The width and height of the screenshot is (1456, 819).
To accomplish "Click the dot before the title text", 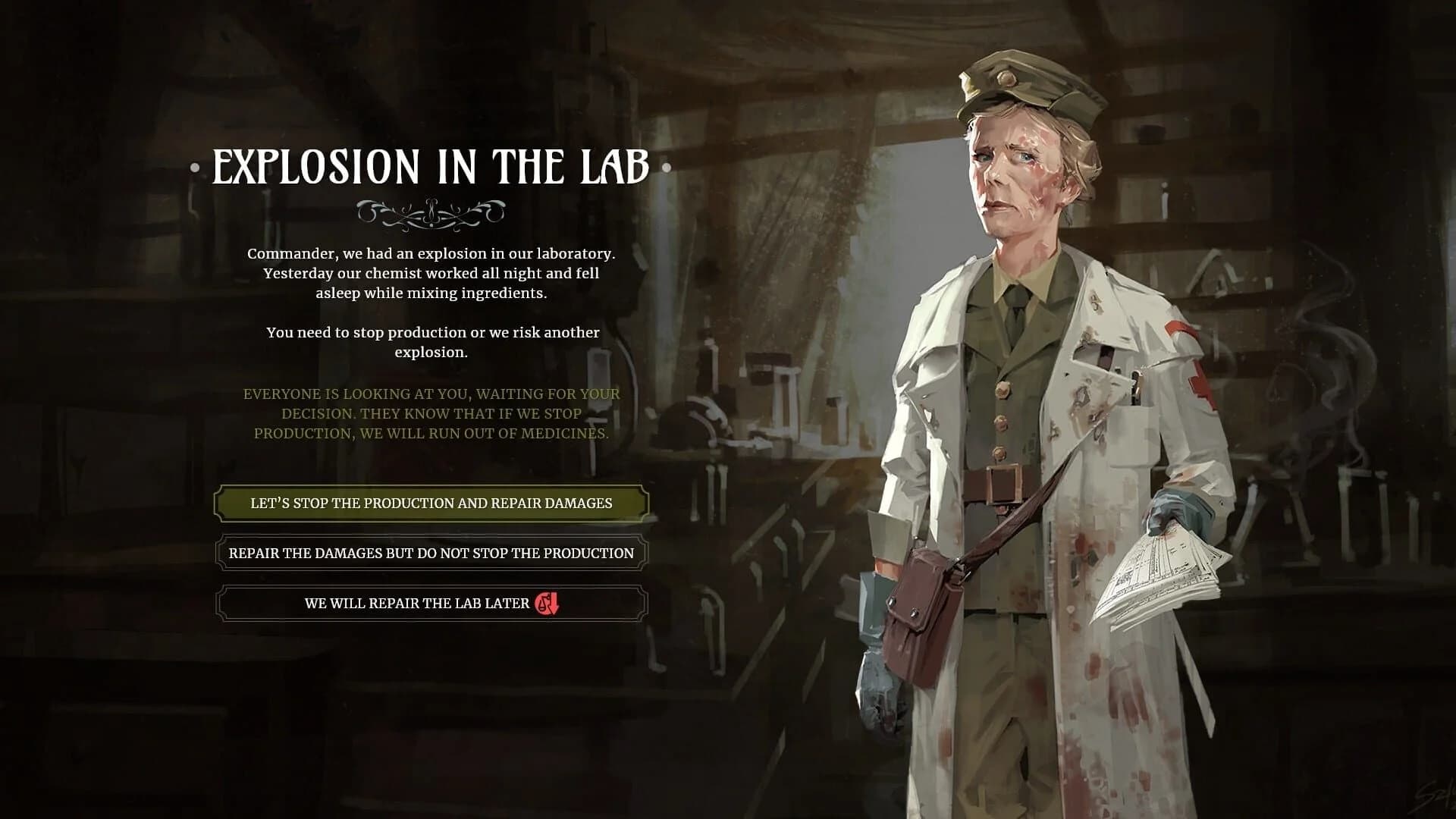I will point(195,168).
